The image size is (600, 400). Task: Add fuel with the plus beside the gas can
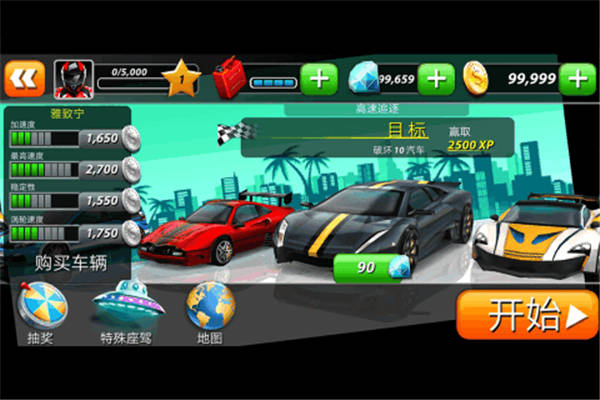click(x=318, y=79)
